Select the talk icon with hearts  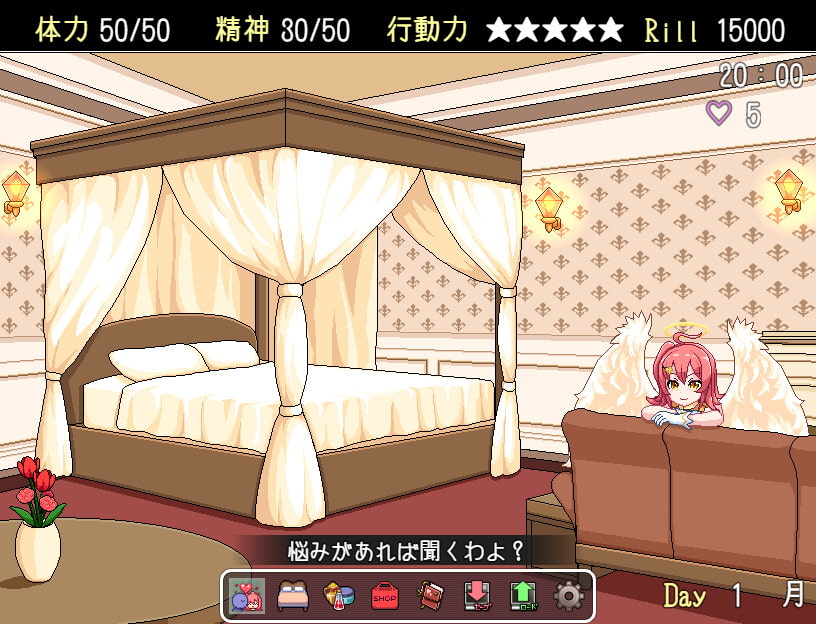click(x=247, y=595)
